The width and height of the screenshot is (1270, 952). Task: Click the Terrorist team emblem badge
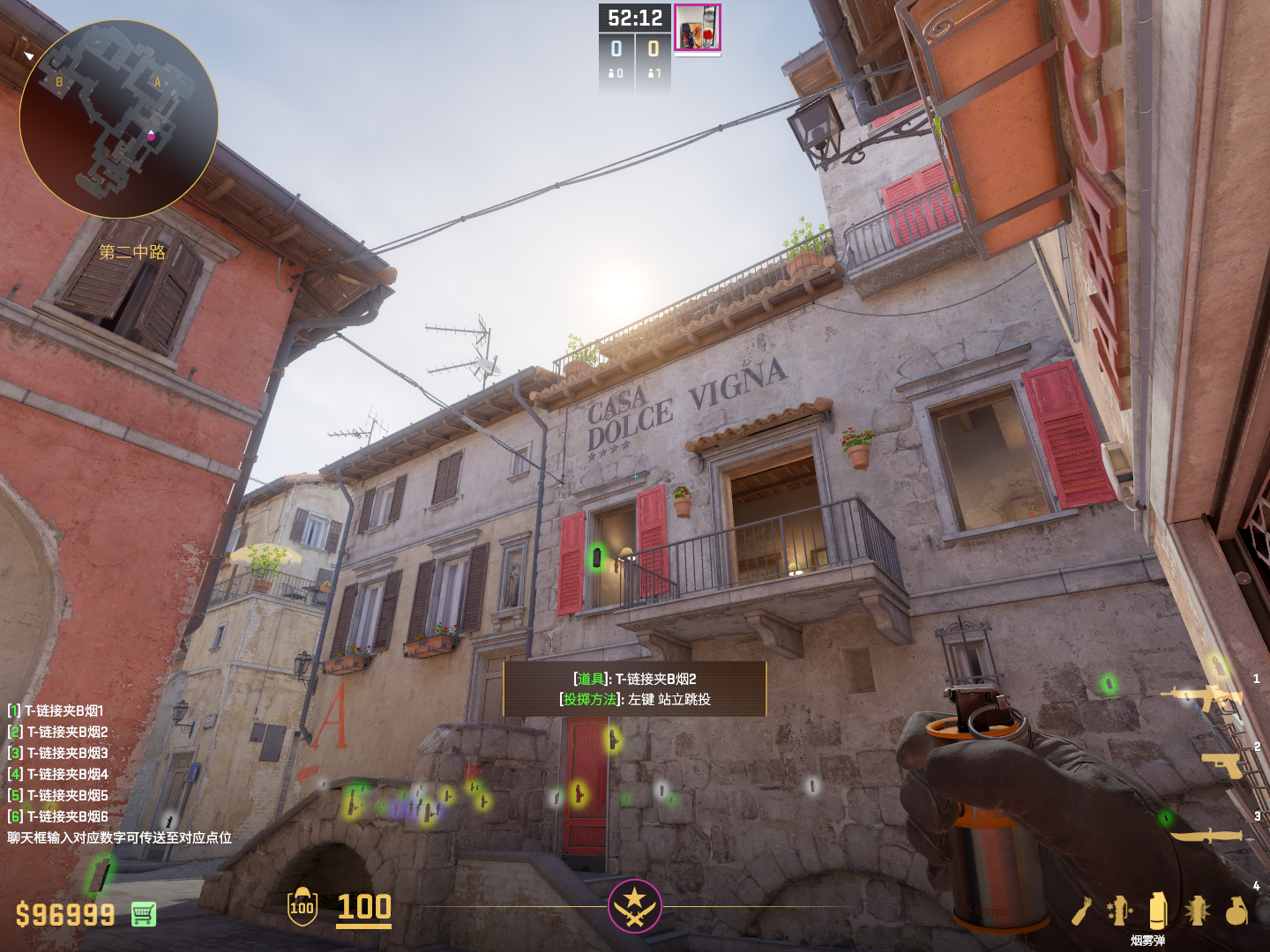click(634, 905)
